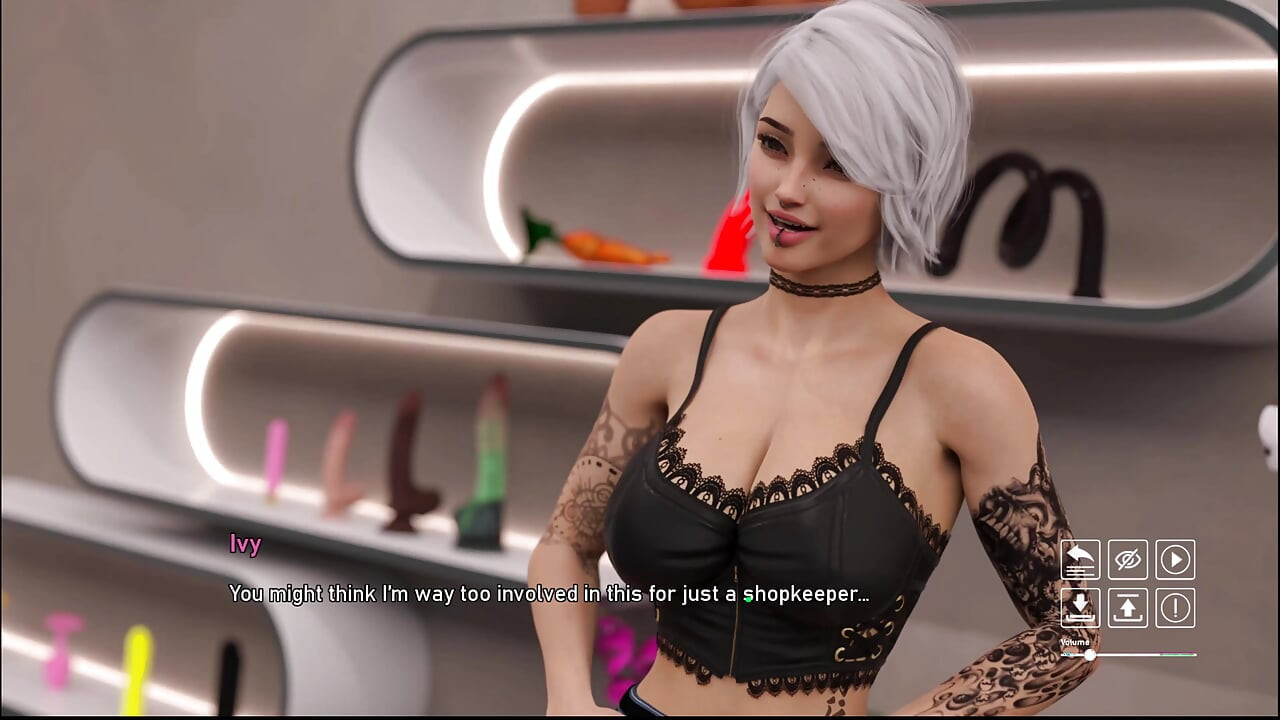Open the exclamation mark info button

1175,608
